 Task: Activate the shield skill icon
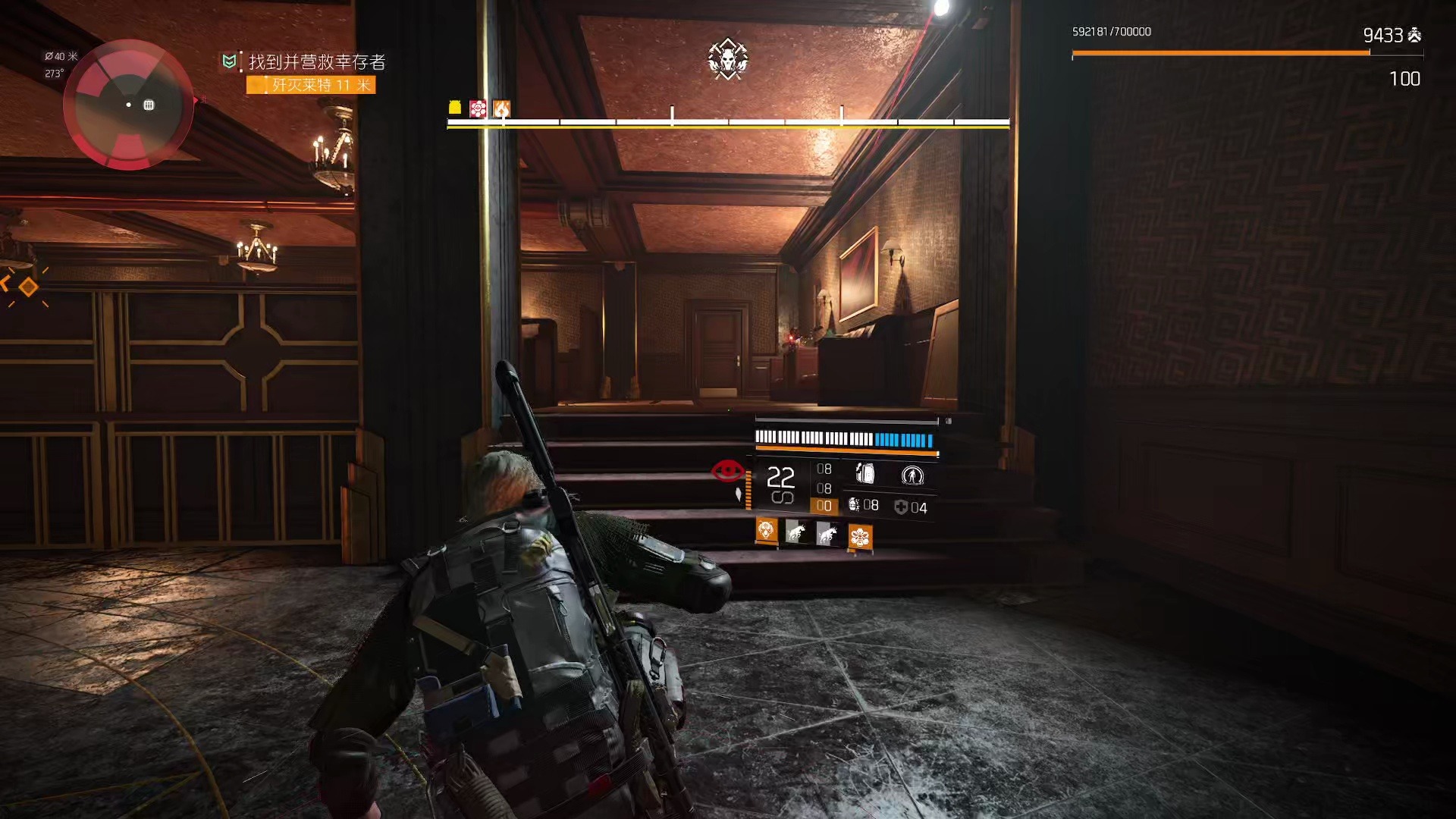pos(865,474)
